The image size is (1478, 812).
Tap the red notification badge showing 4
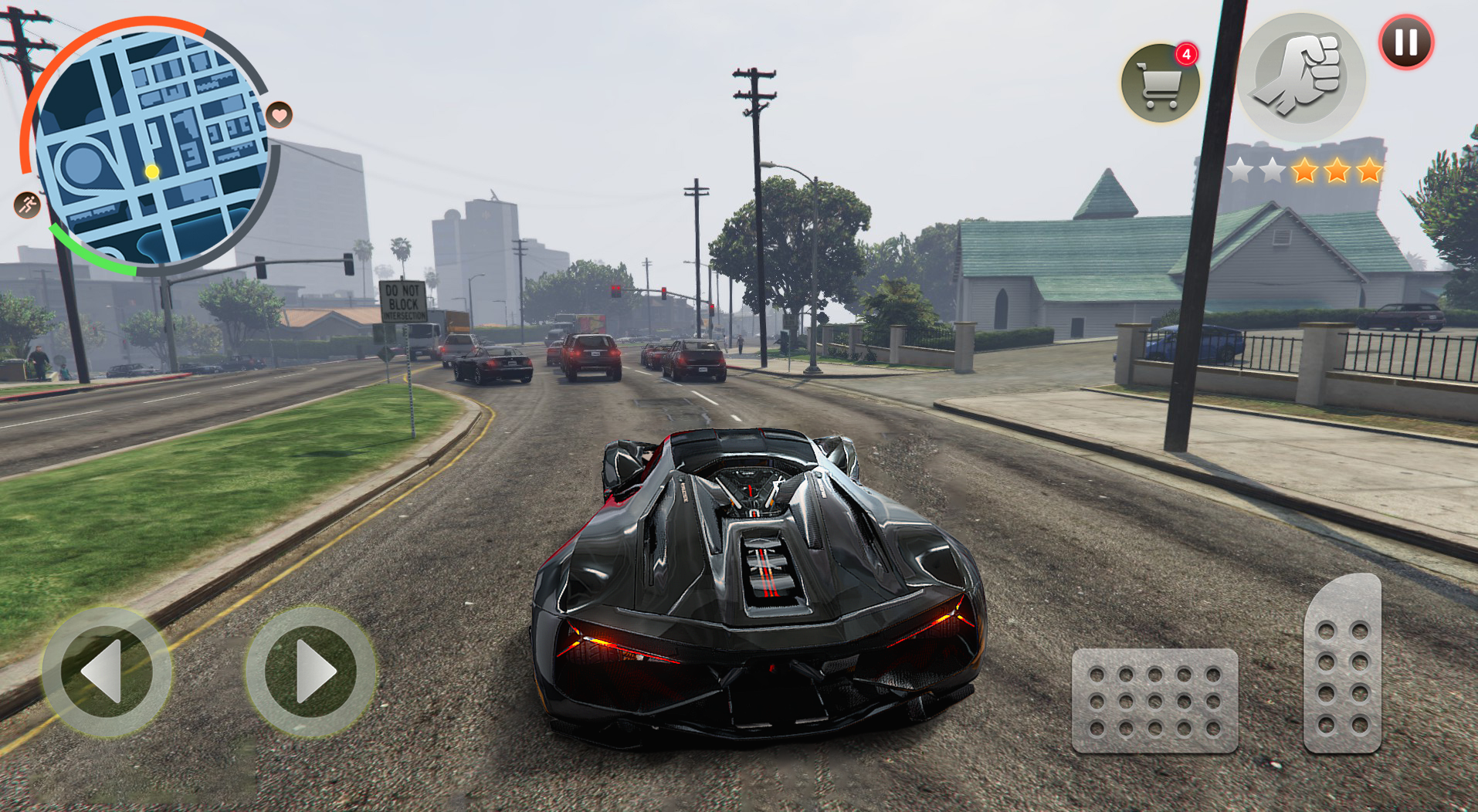(1188, 54)
